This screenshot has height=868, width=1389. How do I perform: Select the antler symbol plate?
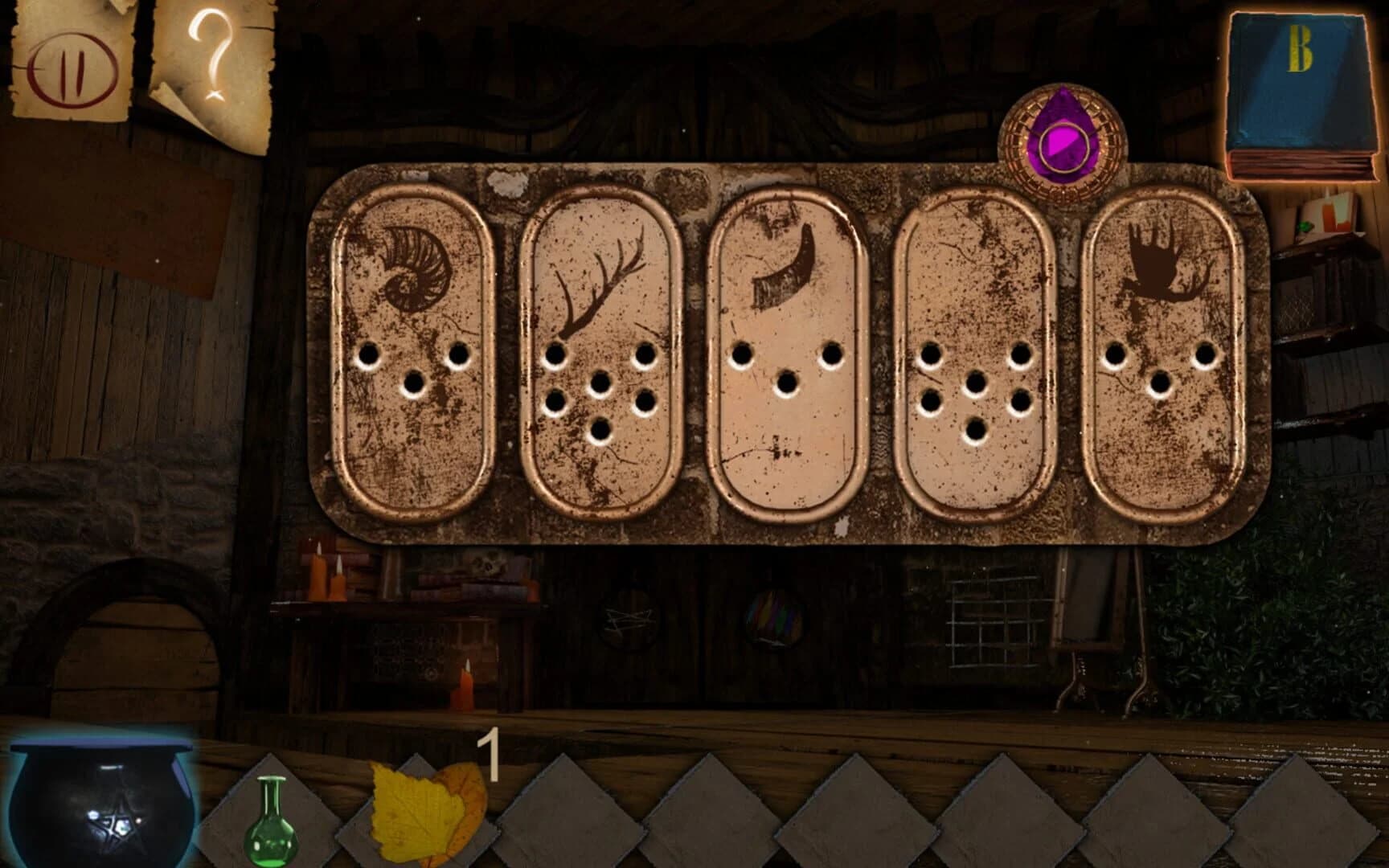click(x=603, y=346)
